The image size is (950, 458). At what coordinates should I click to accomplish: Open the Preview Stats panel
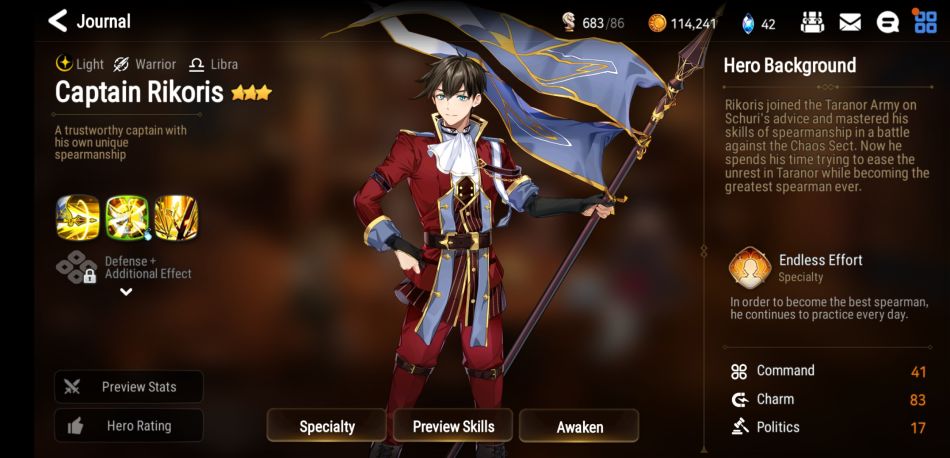(129, 387)
